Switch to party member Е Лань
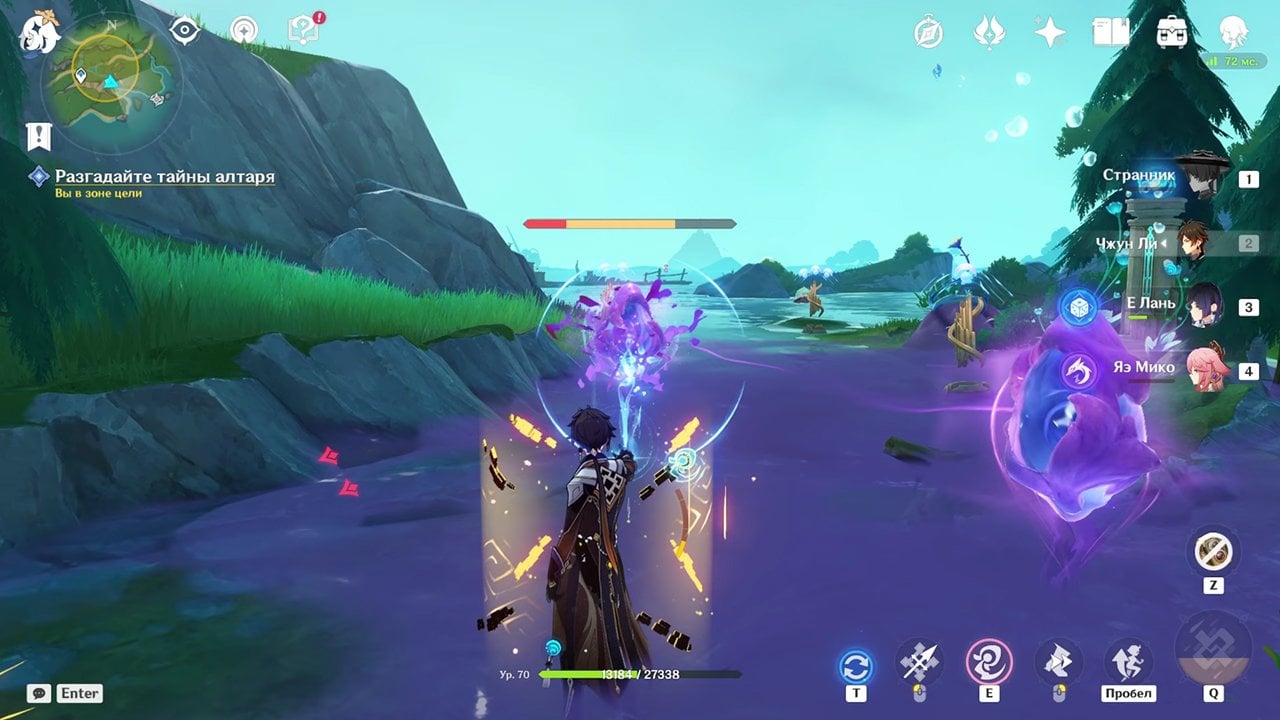Image resolution: width=1280 pixels, height=720 pixels. [1200, 306]
